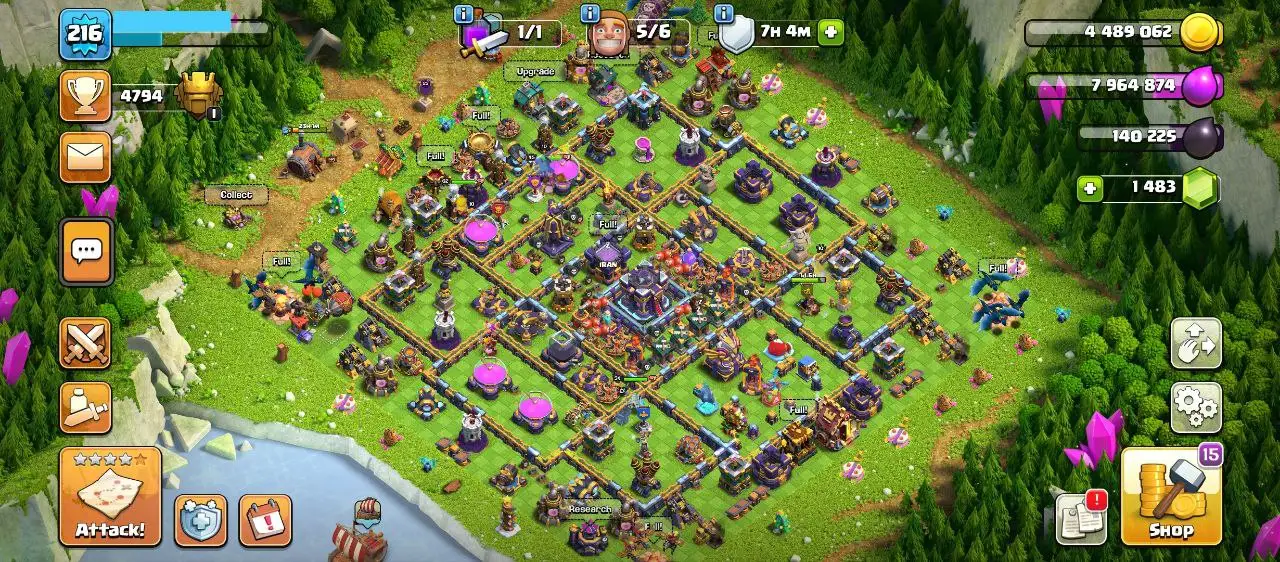The image size is (1280, 562).
Task: Start an attack with the Attack! button
Action: point(110,496)
